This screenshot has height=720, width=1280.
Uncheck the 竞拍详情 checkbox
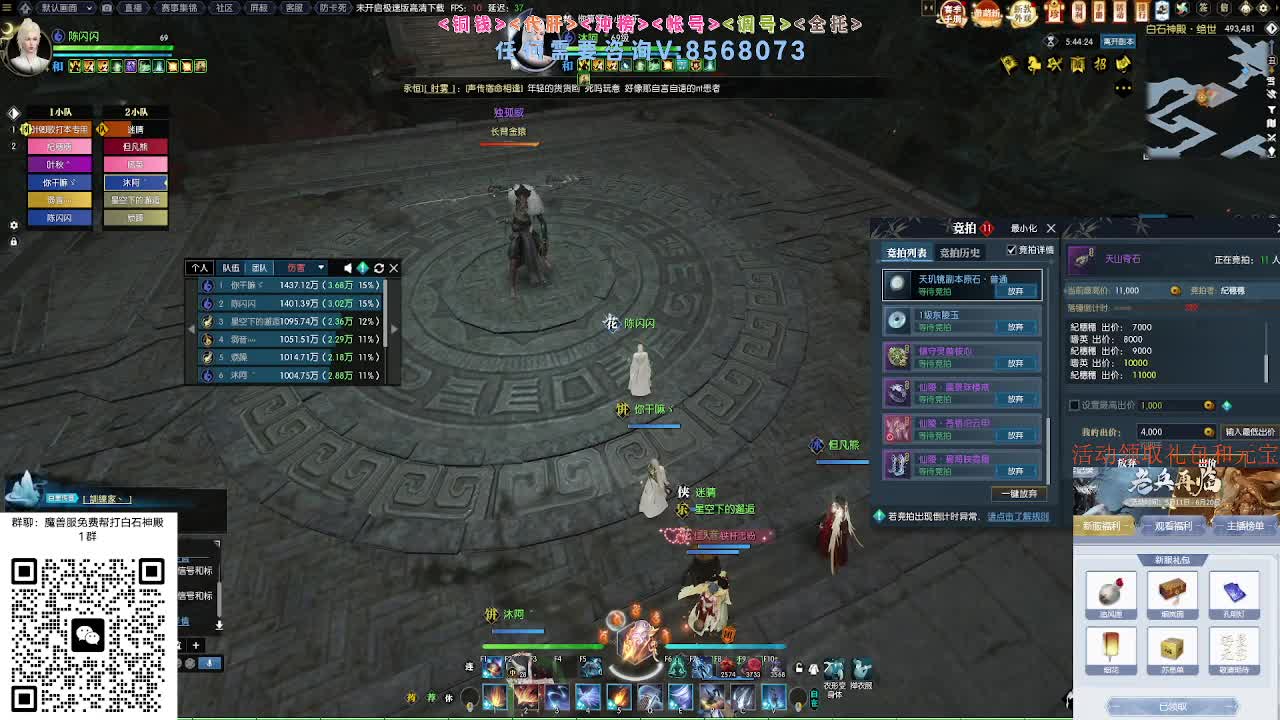[x=1011, y=250]
